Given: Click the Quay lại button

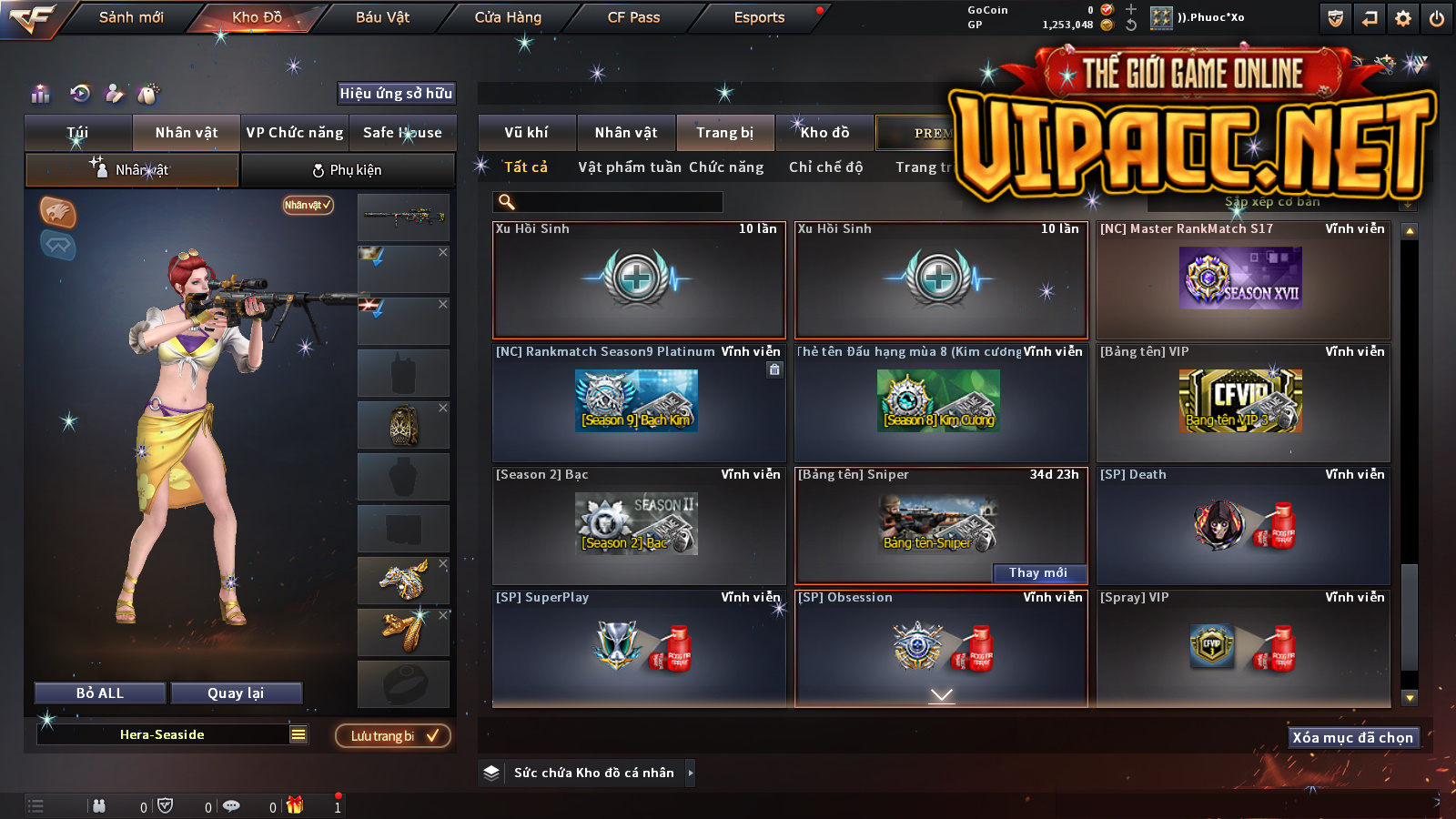Looking at the screenshot, I should [236, 693].
